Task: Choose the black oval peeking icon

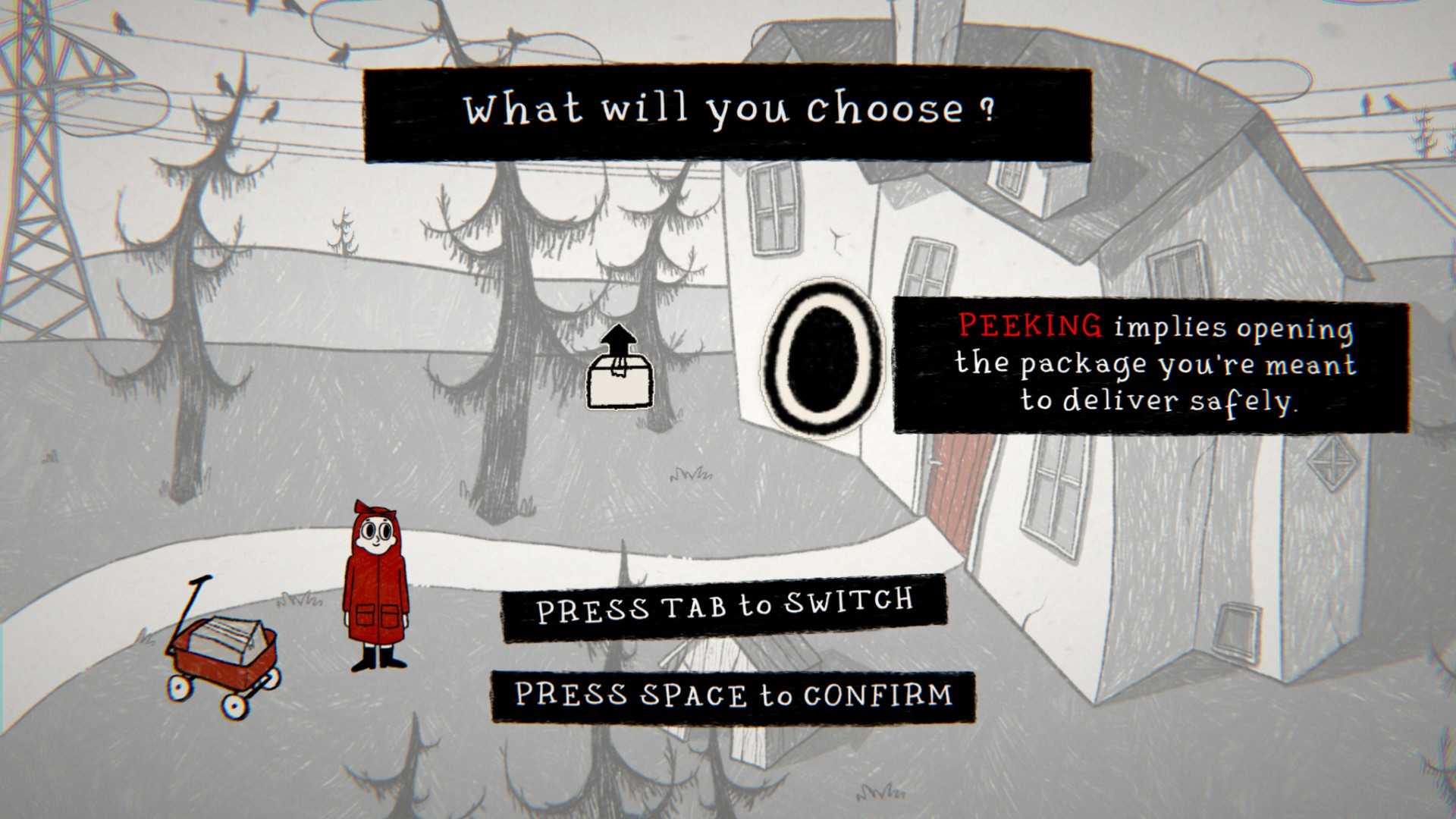Action: tap(821, 358)
